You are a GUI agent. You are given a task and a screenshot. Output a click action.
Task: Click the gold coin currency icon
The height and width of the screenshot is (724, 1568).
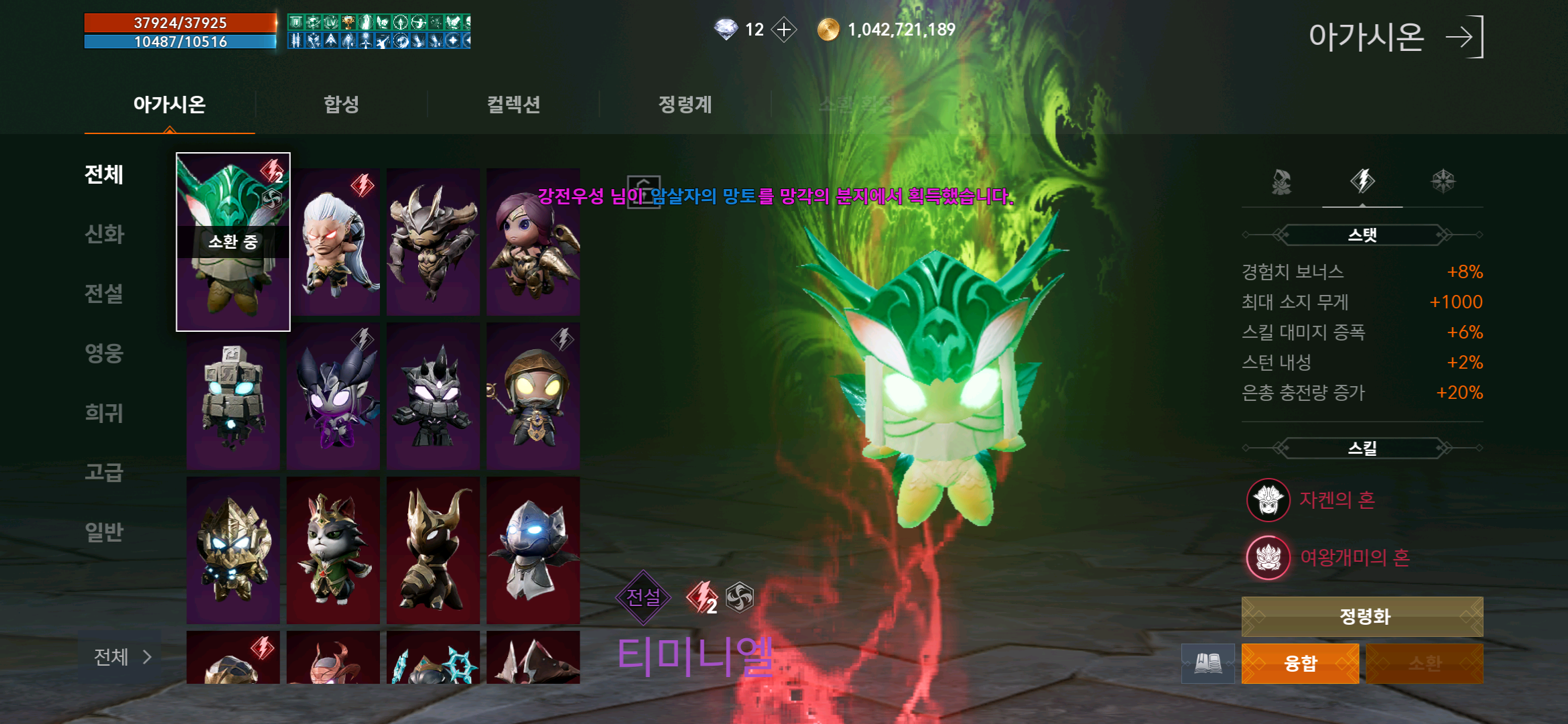click(x=828, y=29)
